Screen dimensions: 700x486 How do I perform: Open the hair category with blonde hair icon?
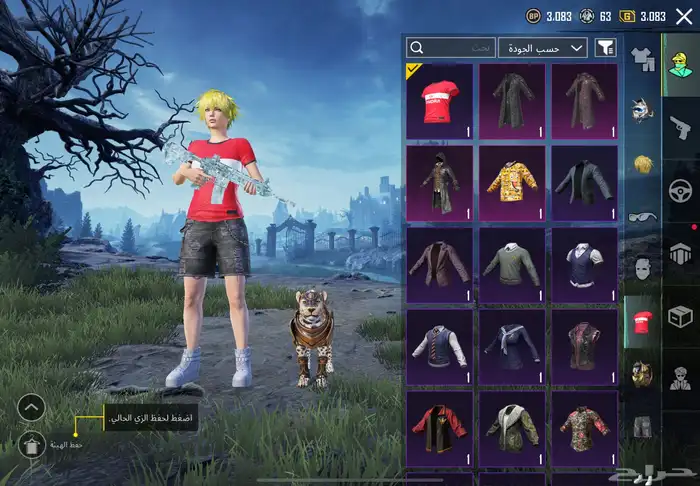click(x=641, y=162)
